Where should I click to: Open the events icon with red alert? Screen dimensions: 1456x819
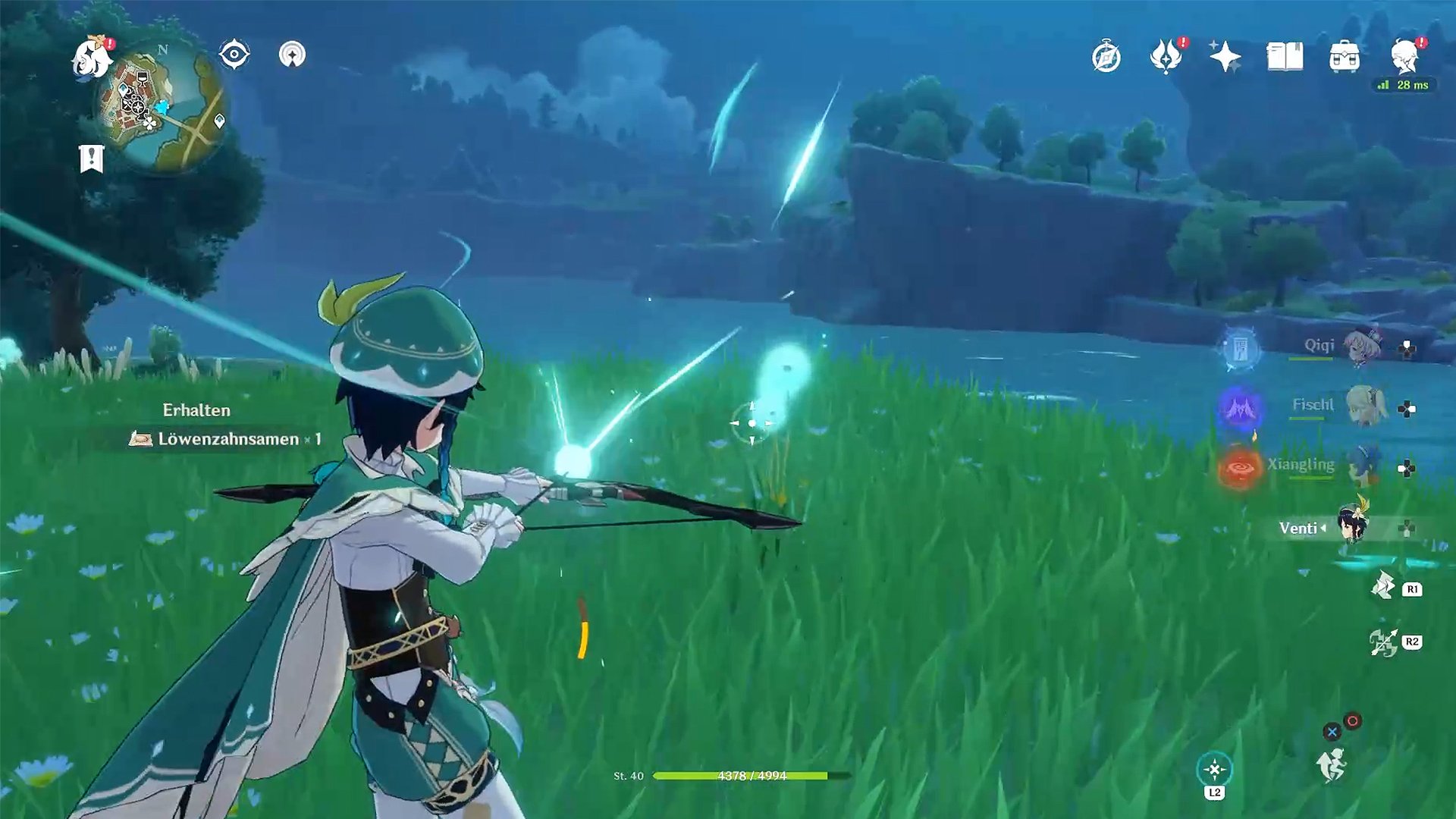pos(1166,56)
